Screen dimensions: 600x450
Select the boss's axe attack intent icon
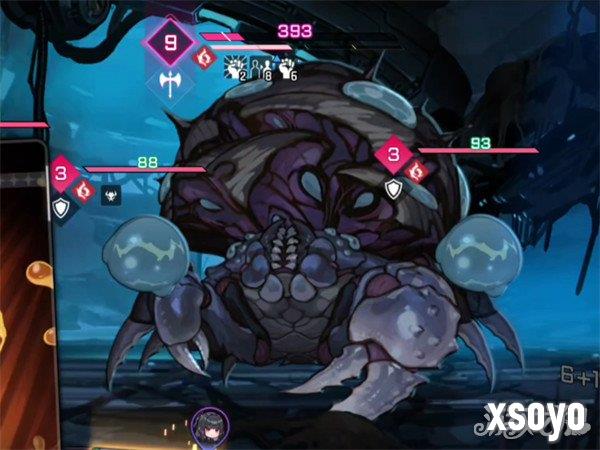tap(170, 83)
